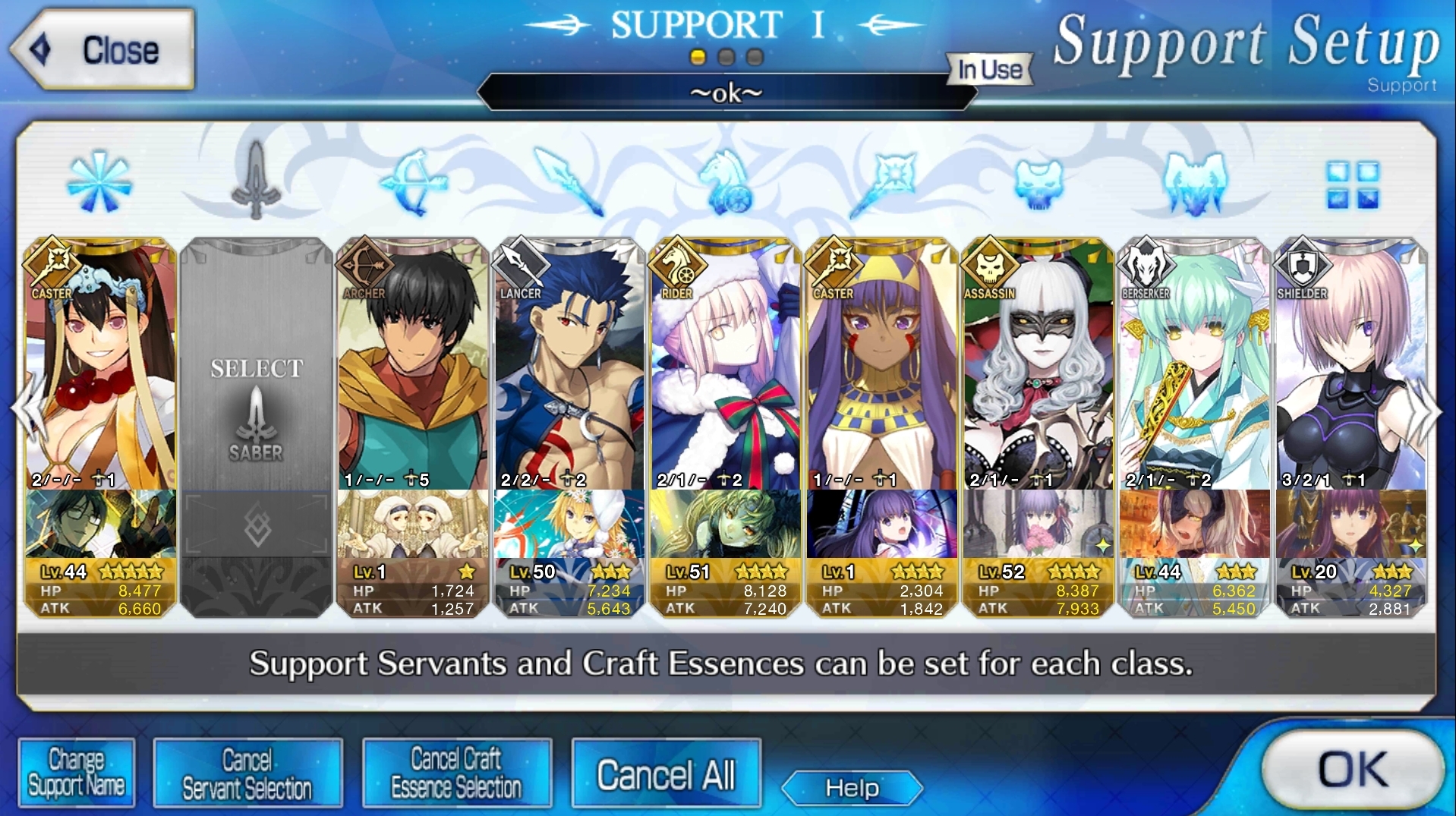Change the Level 44 Berserker's craft essence

pos(1195,524)
